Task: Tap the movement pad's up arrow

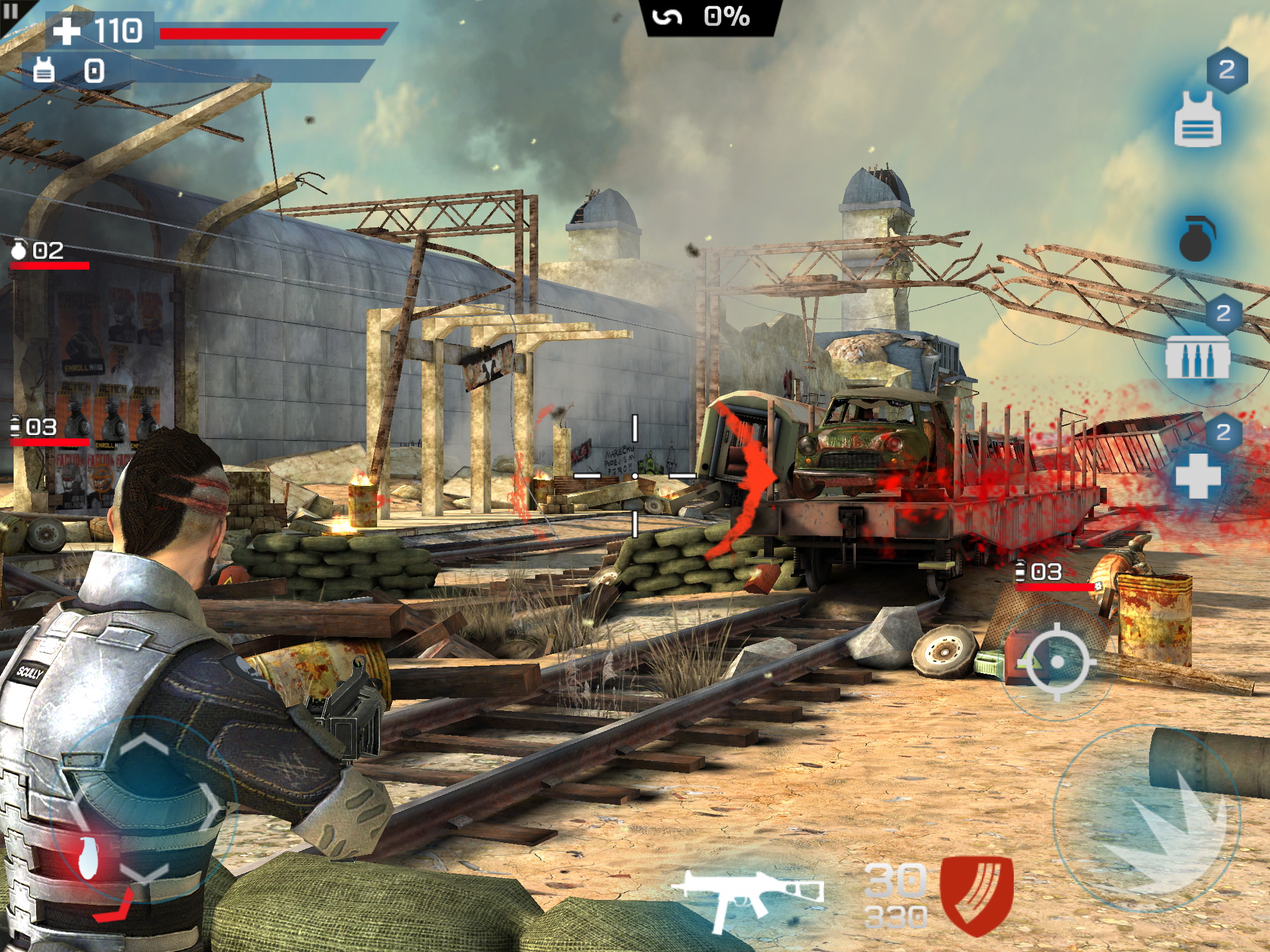Action: (144, 744)
